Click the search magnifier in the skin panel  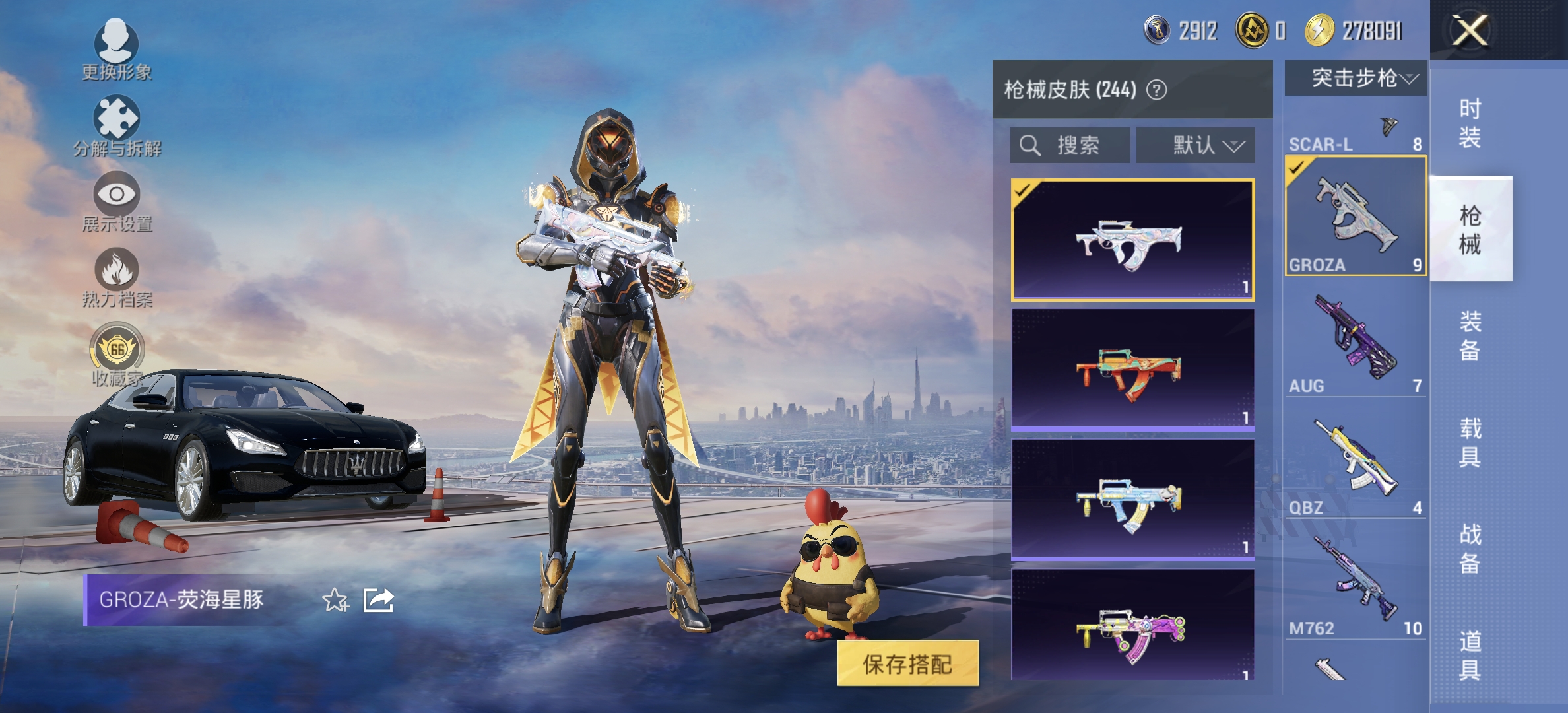pyautogui.click(x=1028, y=145)
